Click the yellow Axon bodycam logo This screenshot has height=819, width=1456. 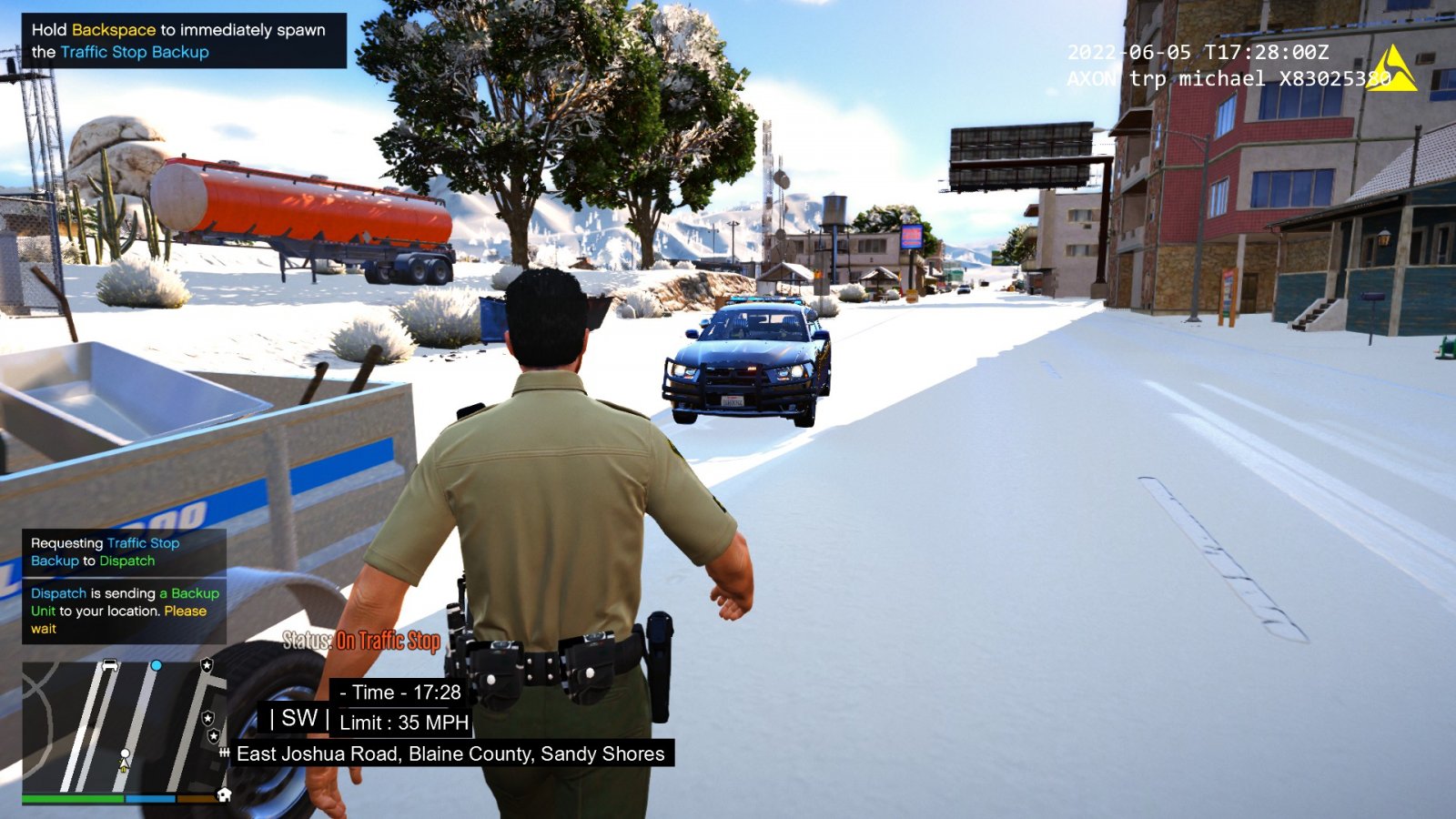pyautogui.click(x=1392, y=69)
